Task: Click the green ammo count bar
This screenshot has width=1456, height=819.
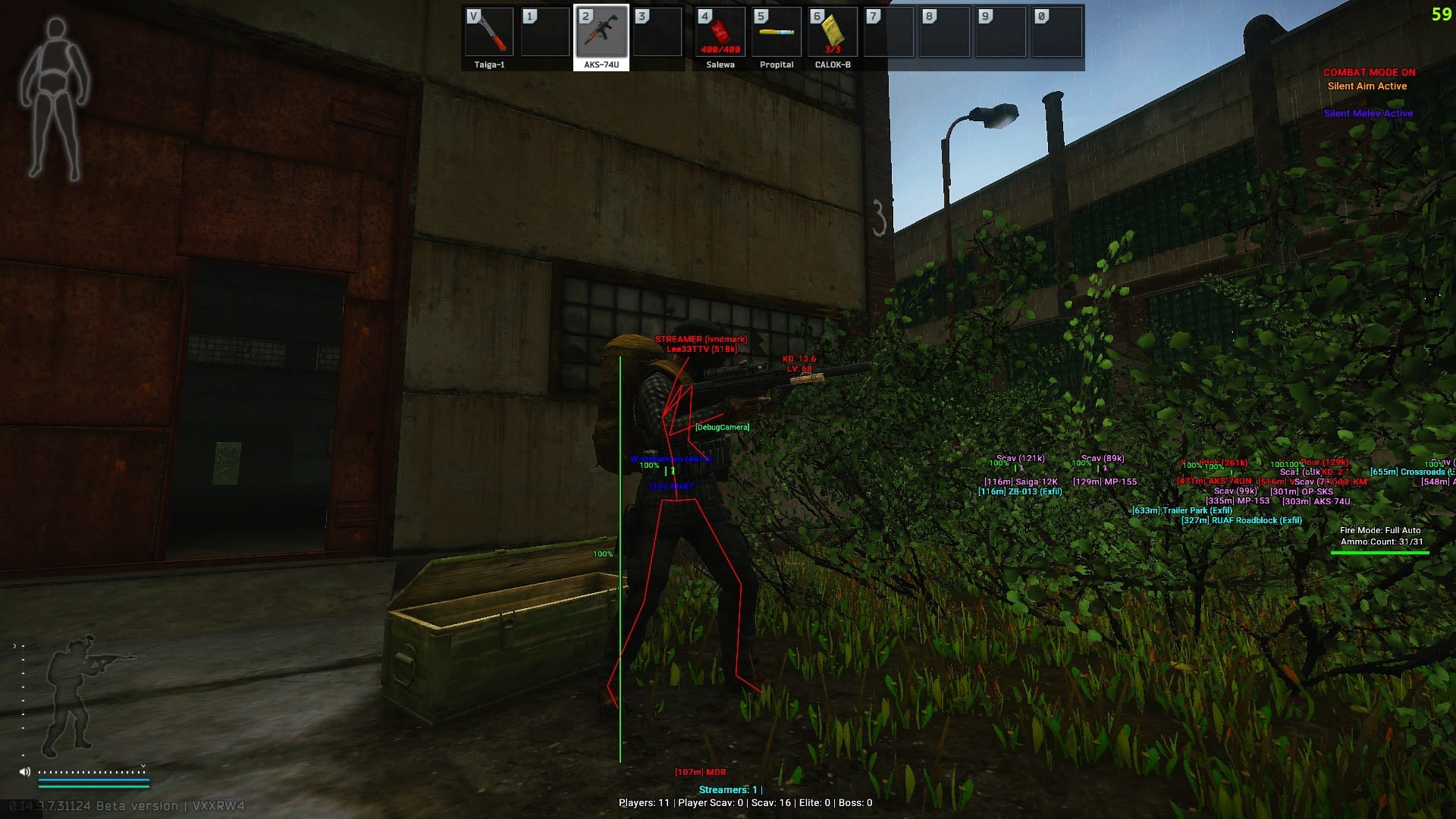Action: click(x=1381, y=551)
